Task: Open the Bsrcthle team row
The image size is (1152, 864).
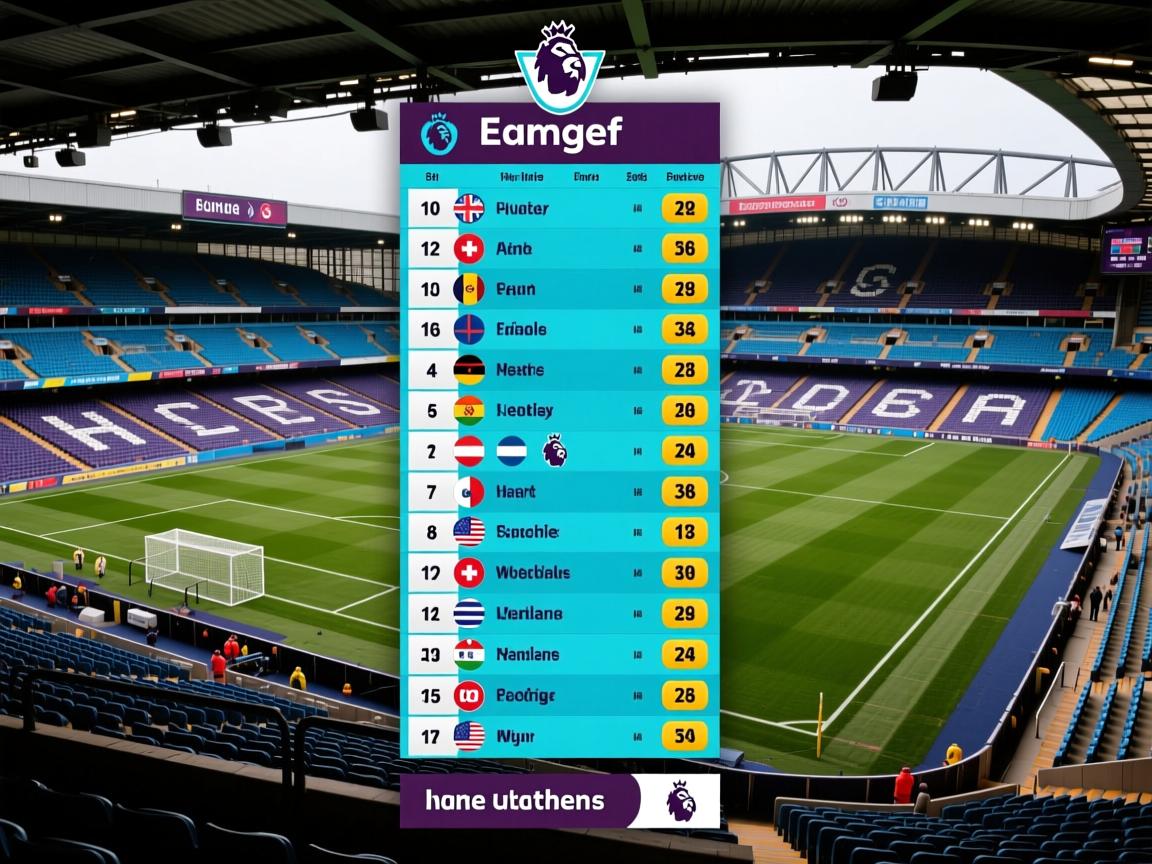Action: [x=560, y=532]
